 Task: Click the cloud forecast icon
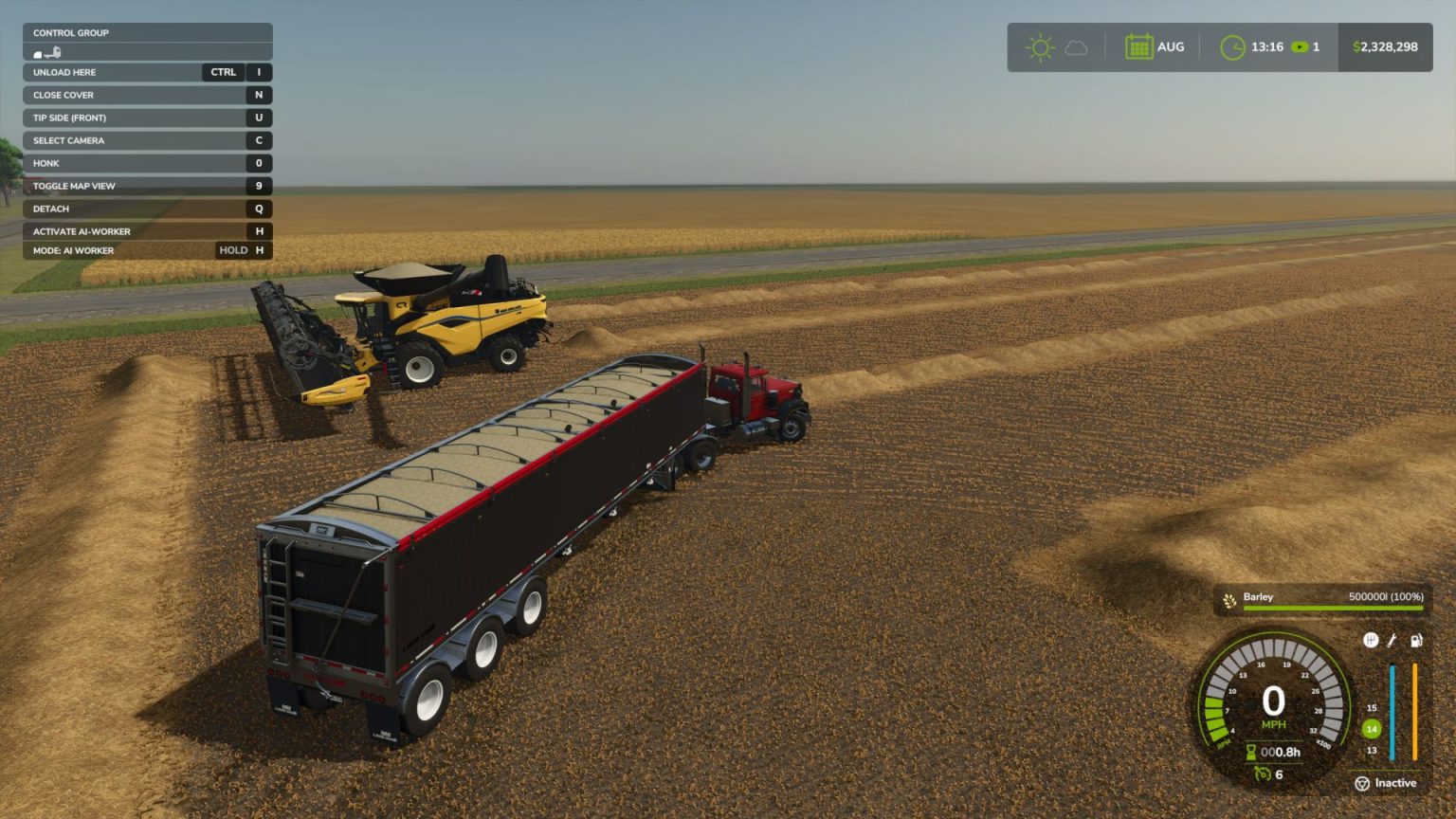tap(1075, 45)
